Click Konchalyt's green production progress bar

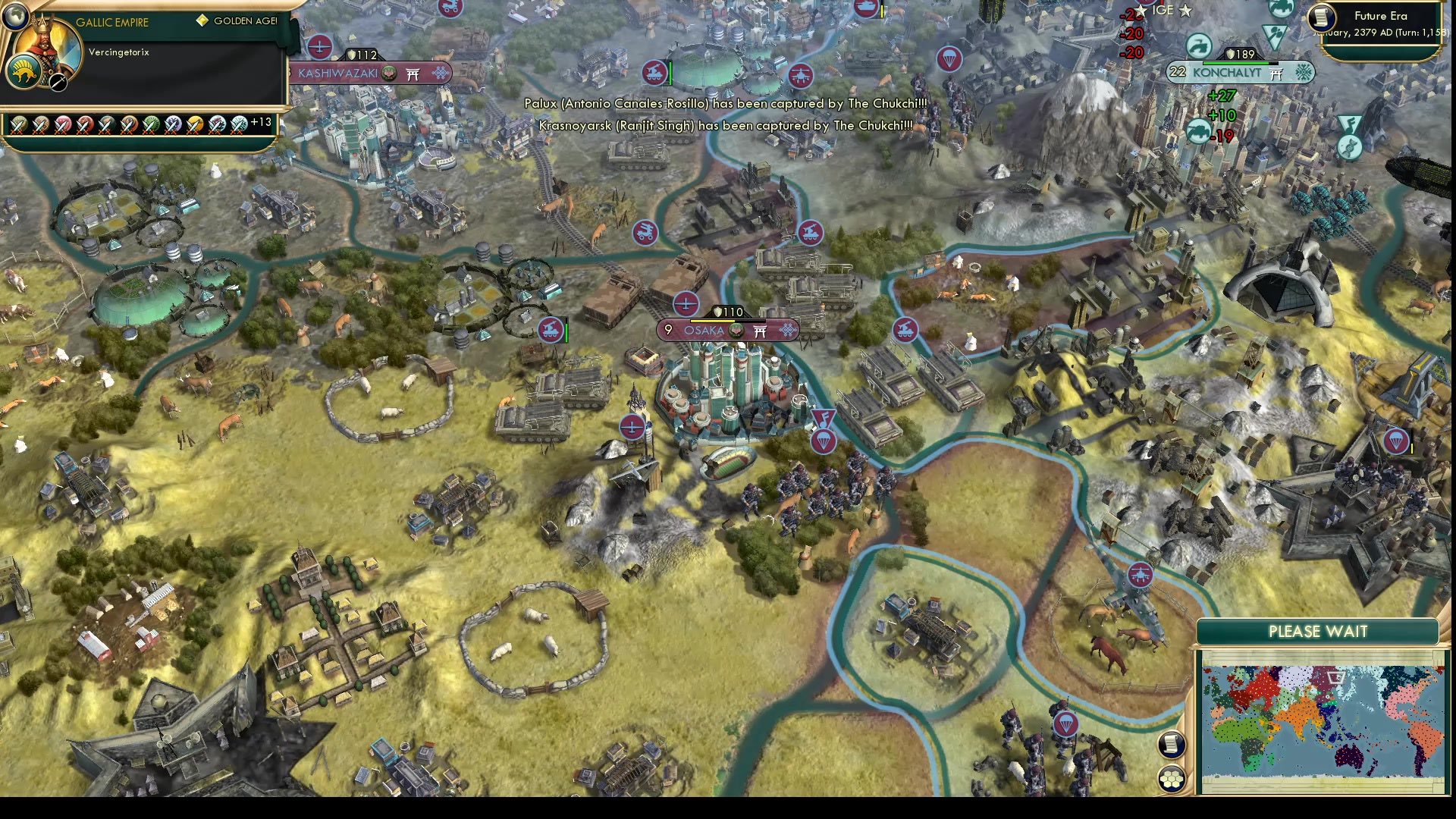1236,63
